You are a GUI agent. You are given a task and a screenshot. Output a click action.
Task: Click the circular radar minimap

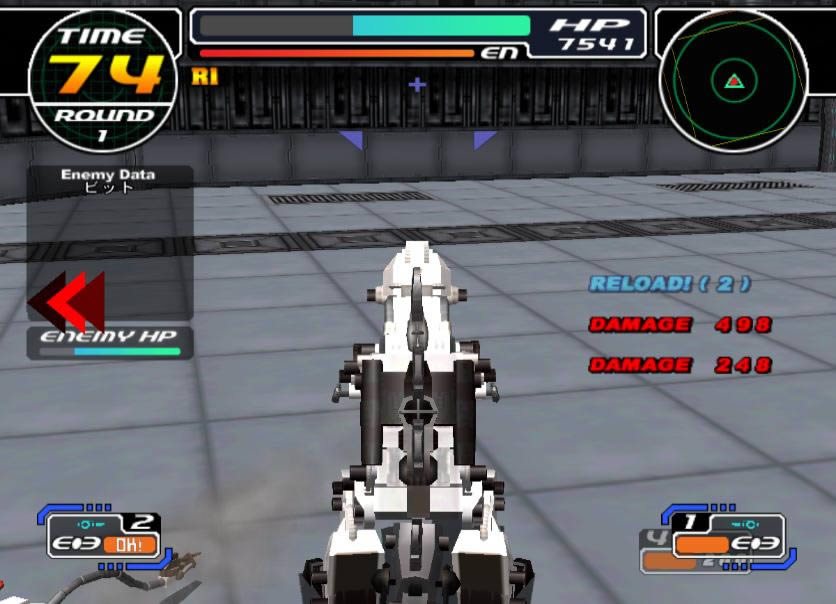pos(733,81)
